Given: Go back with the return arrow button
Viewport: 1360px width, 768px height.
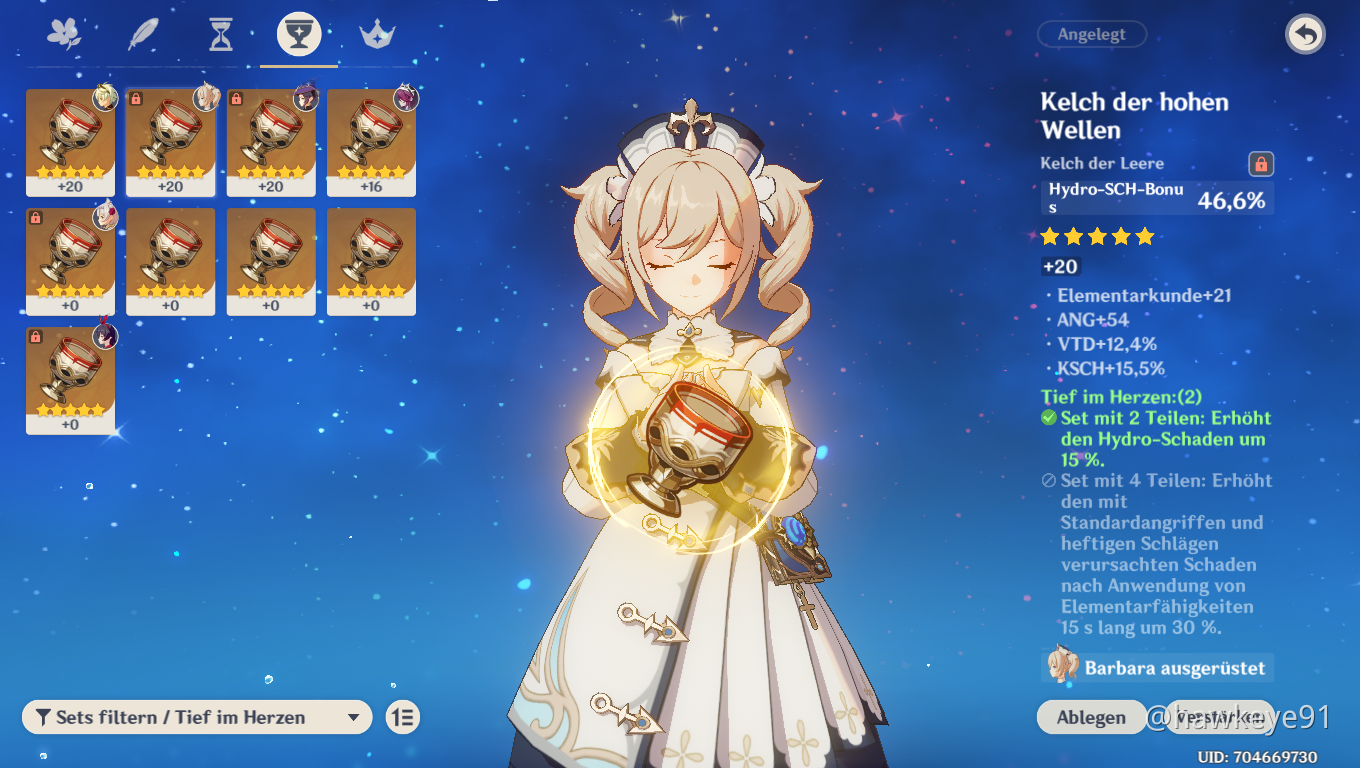Looking at the screenshot, I should [x=1304, y=35].
